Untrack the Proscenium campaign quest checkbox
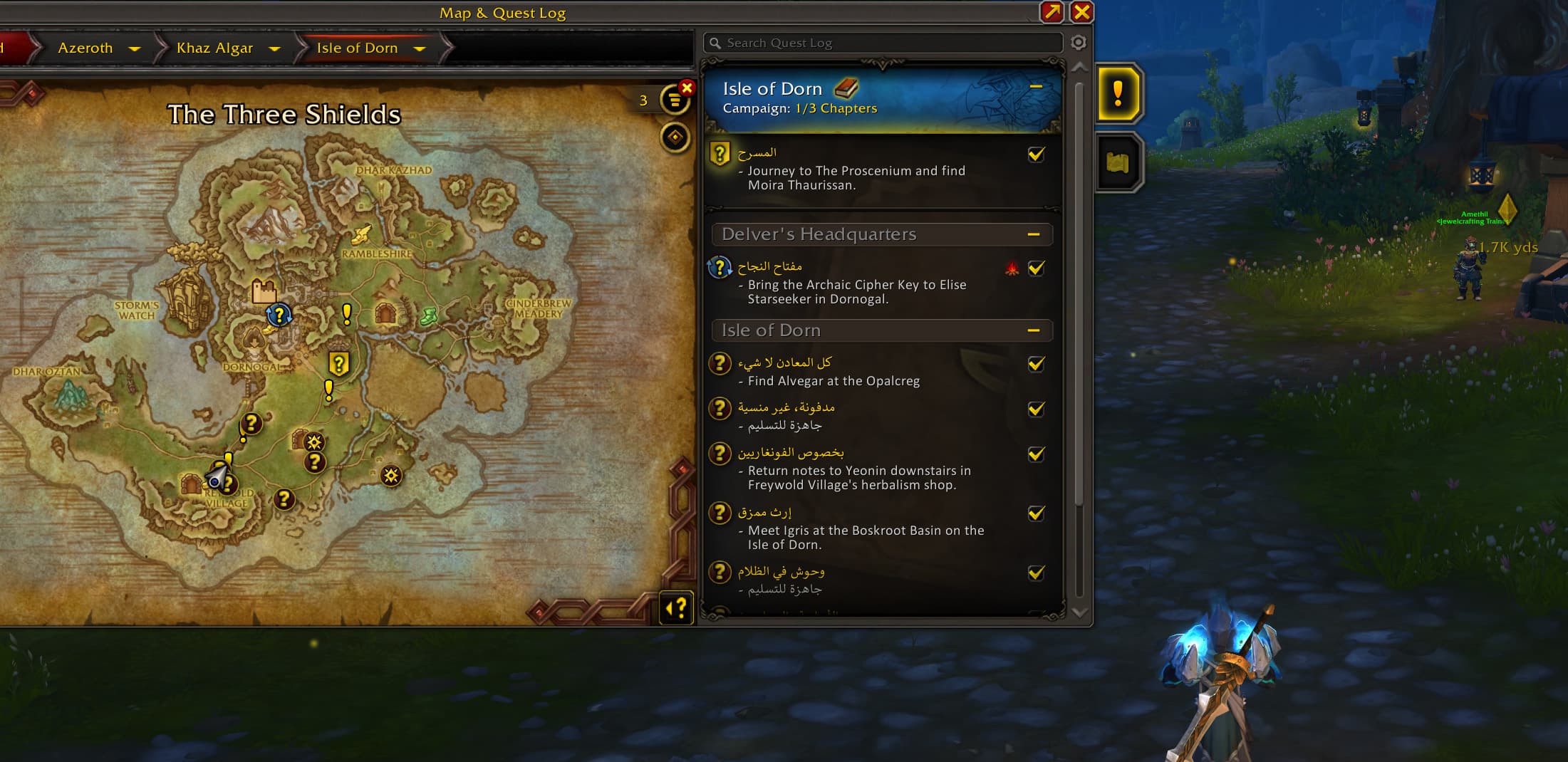Image resolution: width=1568 pixels, height=762 pixels. (x=1037, y=155)
